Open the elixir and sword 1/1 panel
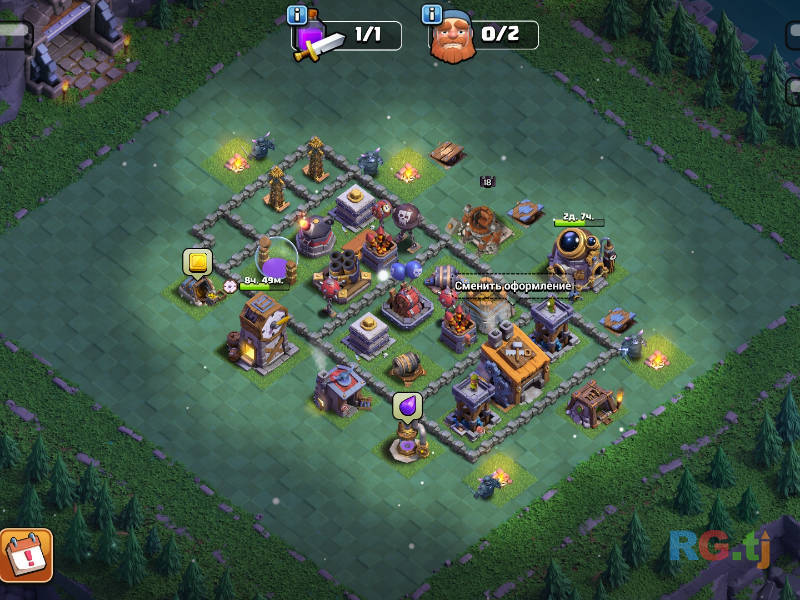This screenshot has width=800, height=600. point(348,36)
